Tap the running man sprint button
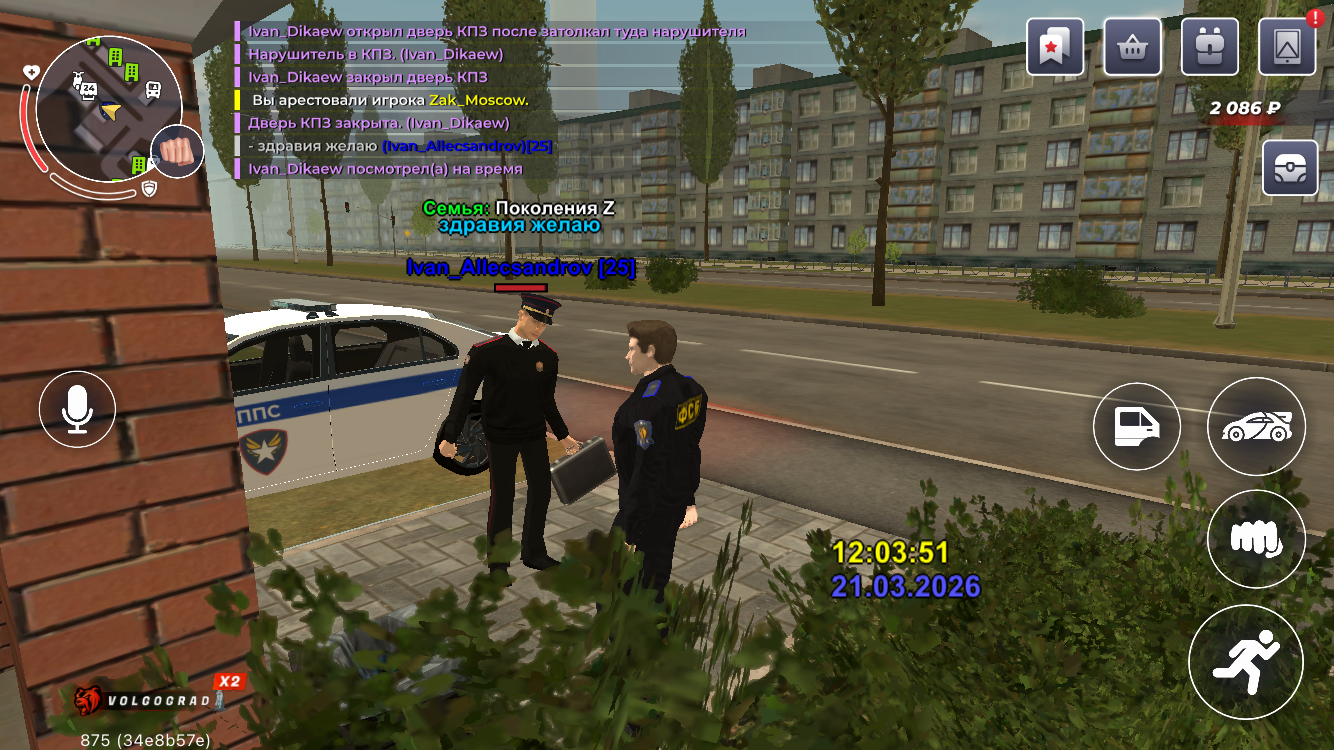The image size is (1334, 750). click(x=1246, y=661)
